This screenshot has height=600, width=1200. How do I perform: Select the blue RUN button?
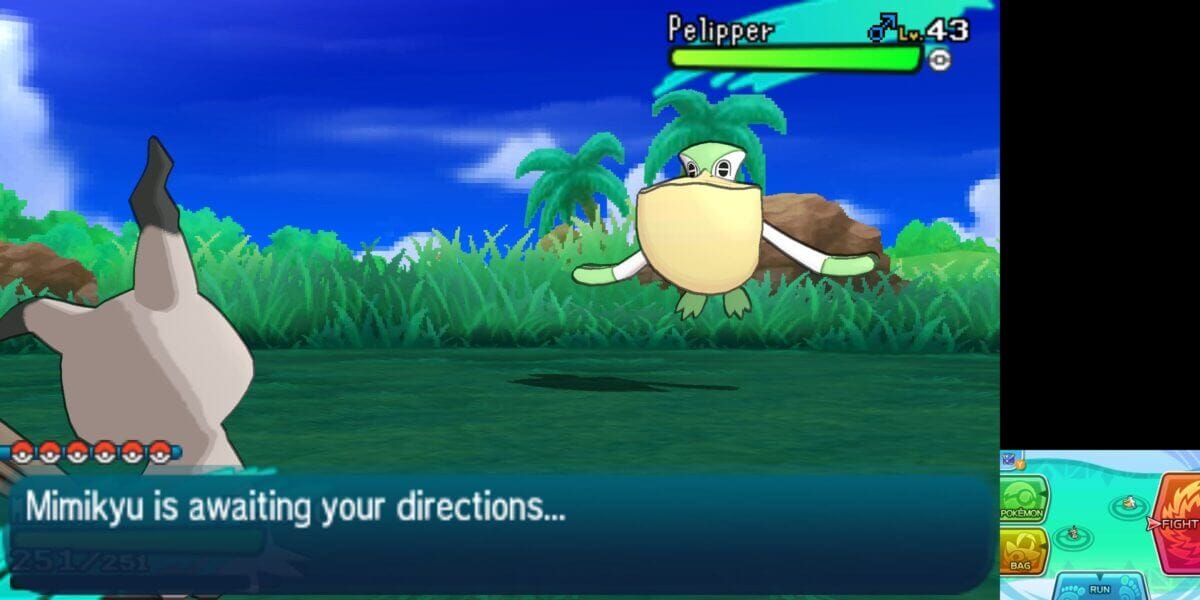click(x=1098, y=587)
